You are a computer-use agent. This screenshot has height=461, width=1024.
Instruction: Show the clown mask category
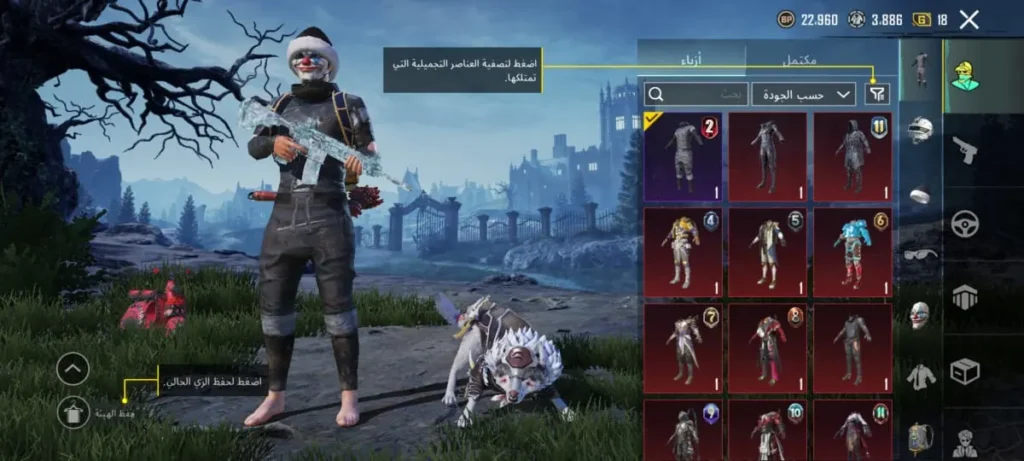(920, 315)
